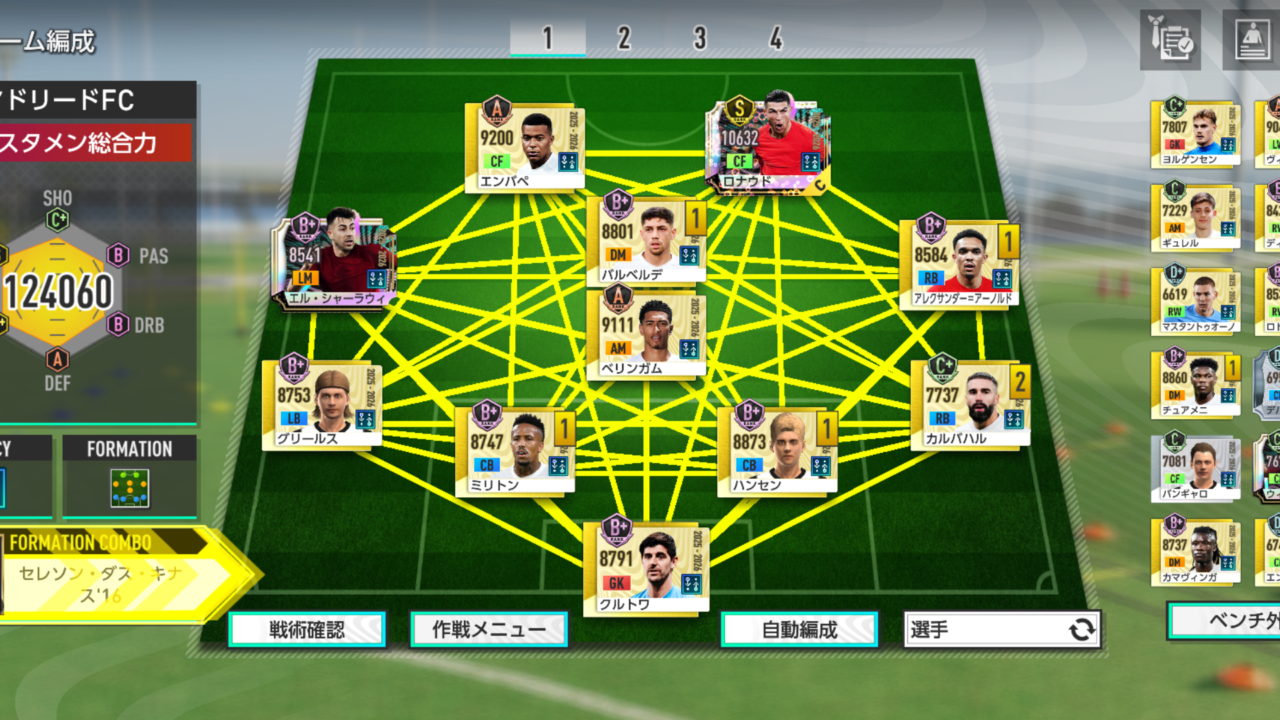Select the ロナウド player card

(x=768, y=146)
